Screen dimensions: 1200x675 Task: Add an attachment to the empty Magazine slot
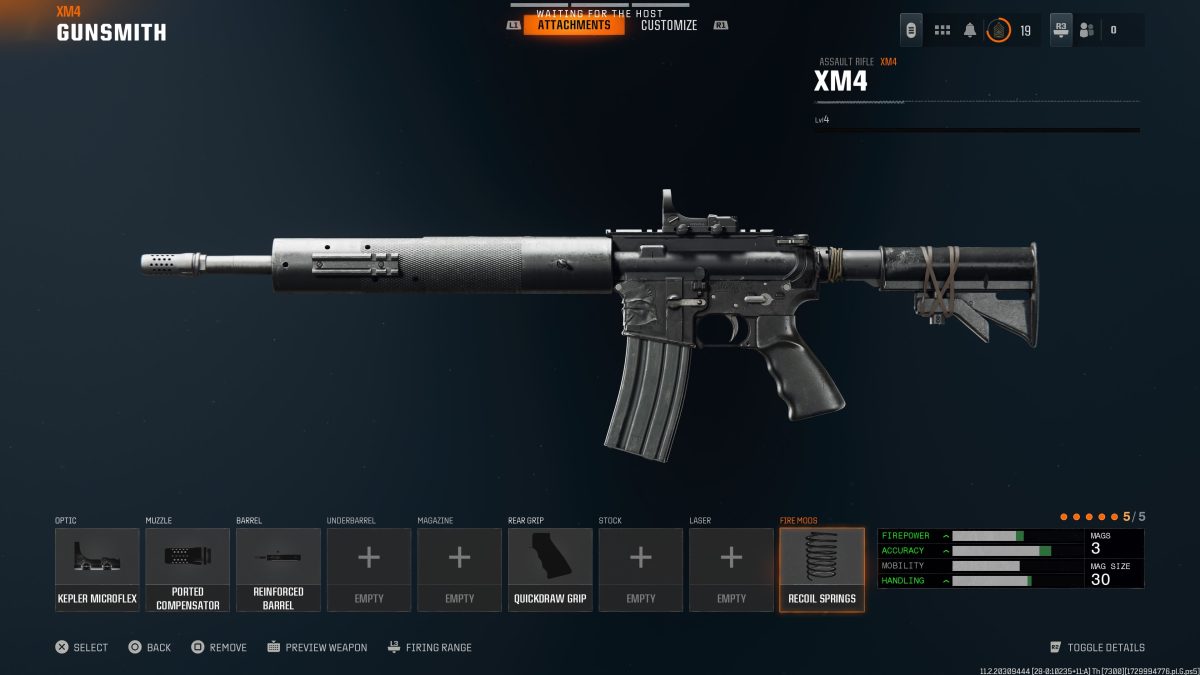click(x=459, y=569)
